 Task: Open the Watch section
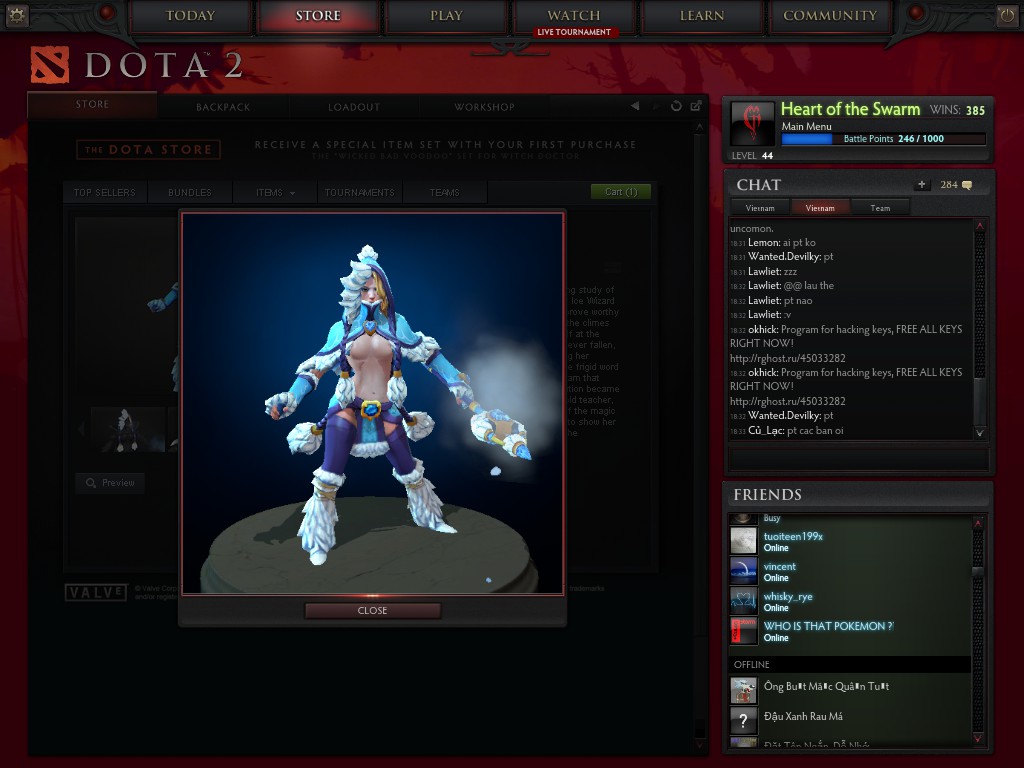tap(574, 16)
